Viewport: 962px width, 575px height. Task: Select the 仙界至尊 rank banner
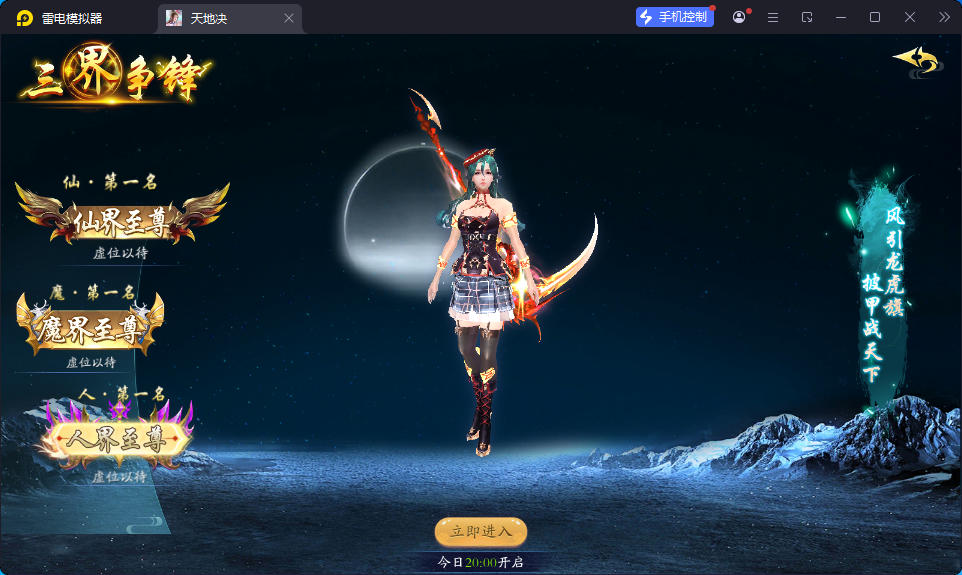[122, 221]
